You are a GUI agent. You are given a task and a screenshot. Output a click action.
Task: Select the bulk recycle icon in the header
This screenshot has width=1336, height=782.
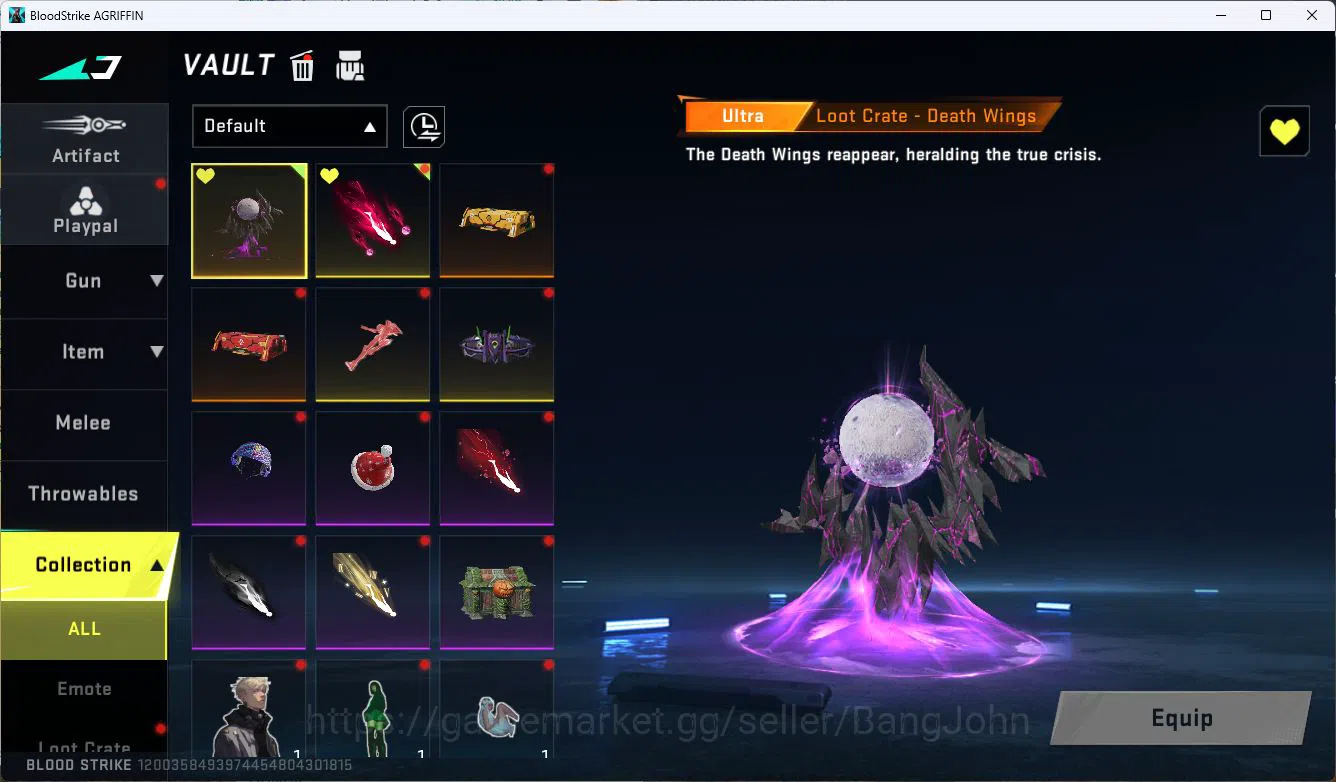coord(349,66)
